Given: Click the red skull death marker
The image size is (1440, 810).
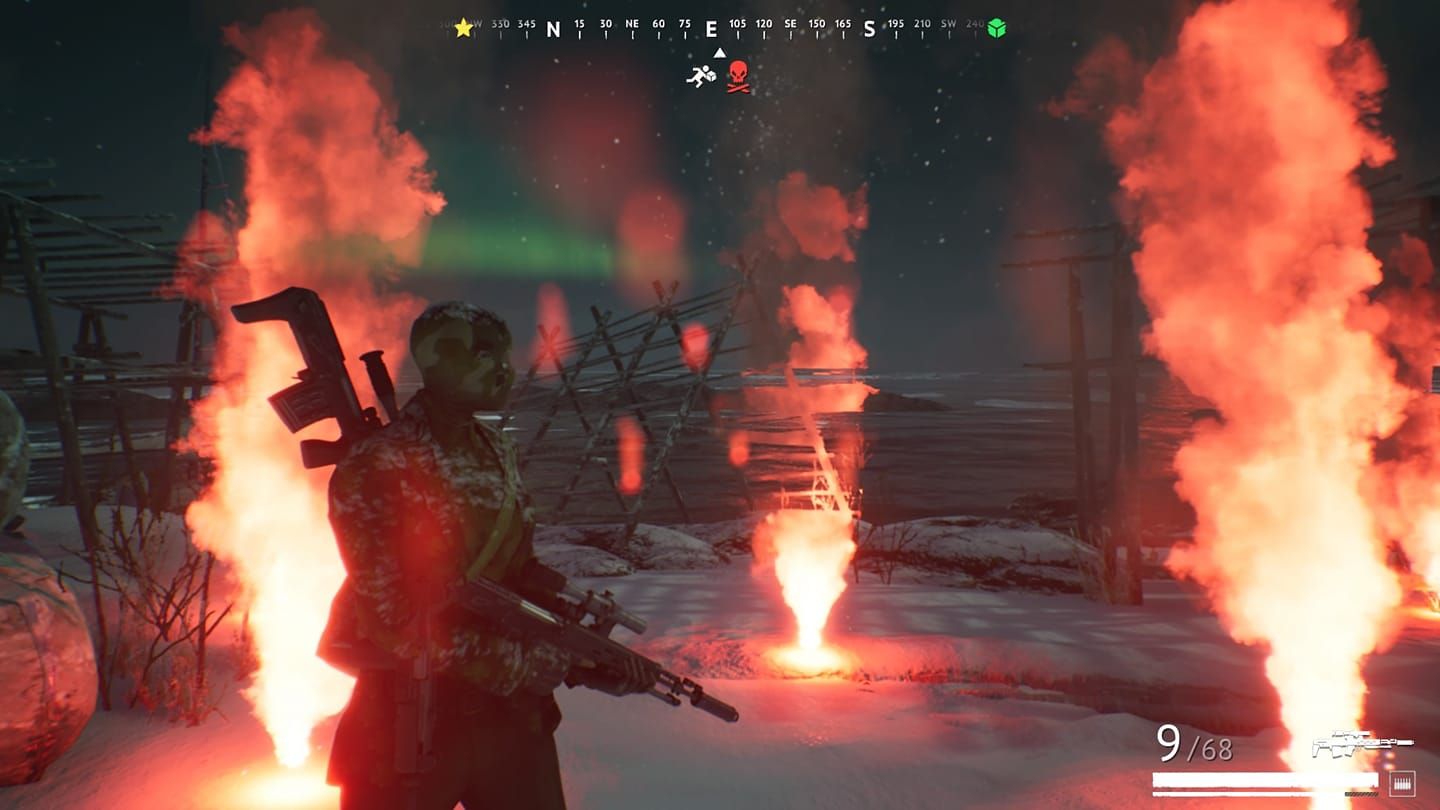Looking at the screenshot, I should pyautogui.click(x=738, y=74).
